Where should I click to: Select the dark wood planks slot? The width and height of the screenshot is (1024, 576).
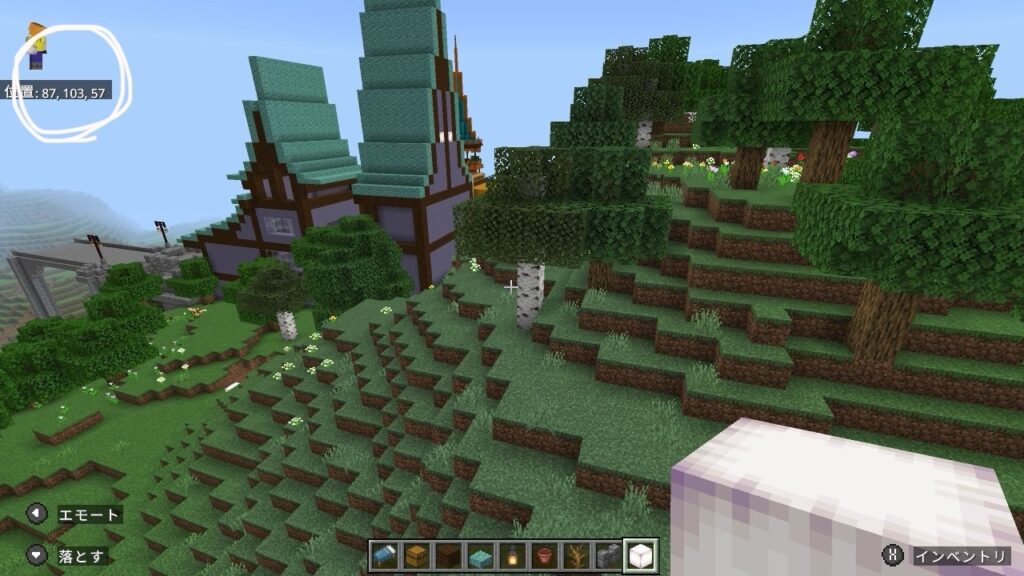[x=448, y=556]
